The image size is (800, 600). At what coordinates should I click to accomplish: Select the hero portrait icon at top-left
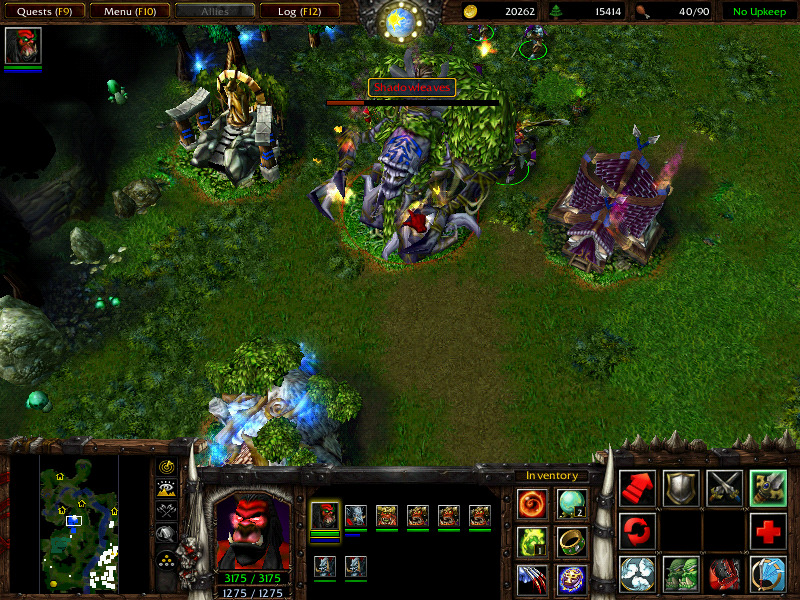(x=22, y=46)
